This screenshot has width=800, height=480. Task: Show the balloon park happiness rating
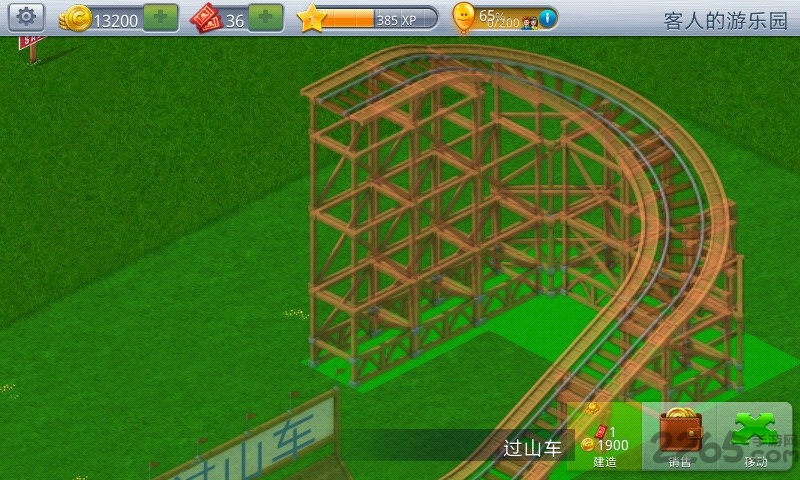[x=465, y=17]
